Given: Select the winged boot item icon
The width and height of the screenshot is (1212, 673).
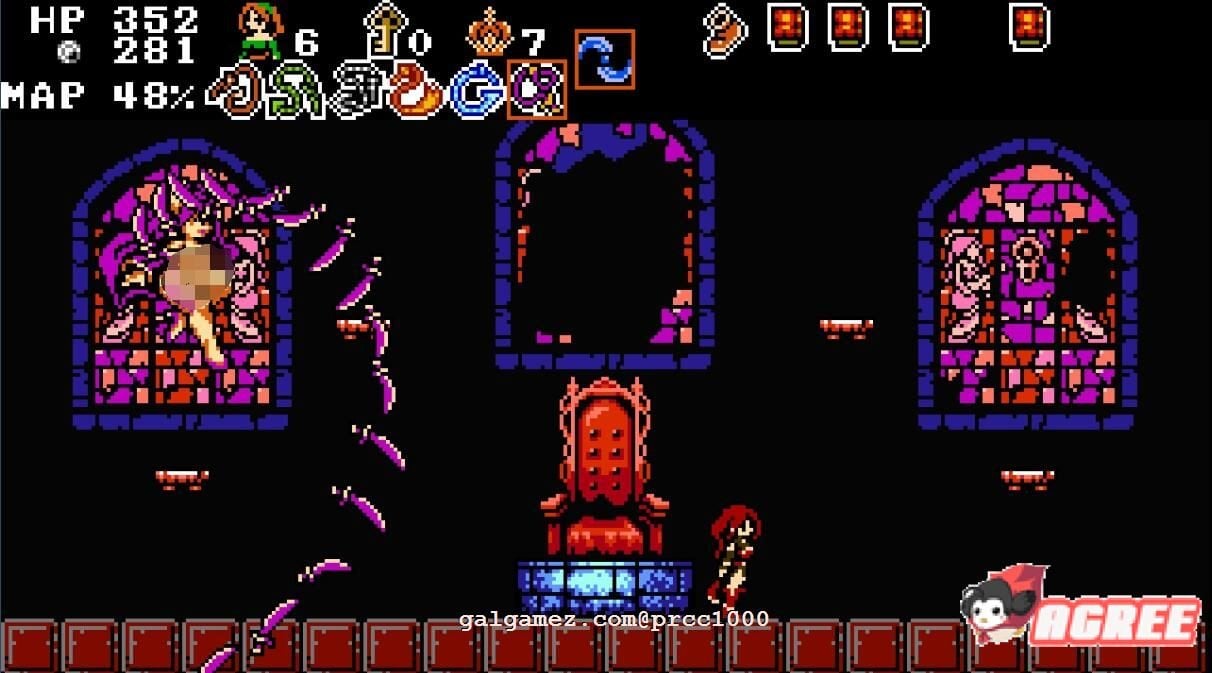Looking at the screenshot, I should point(725,31).
